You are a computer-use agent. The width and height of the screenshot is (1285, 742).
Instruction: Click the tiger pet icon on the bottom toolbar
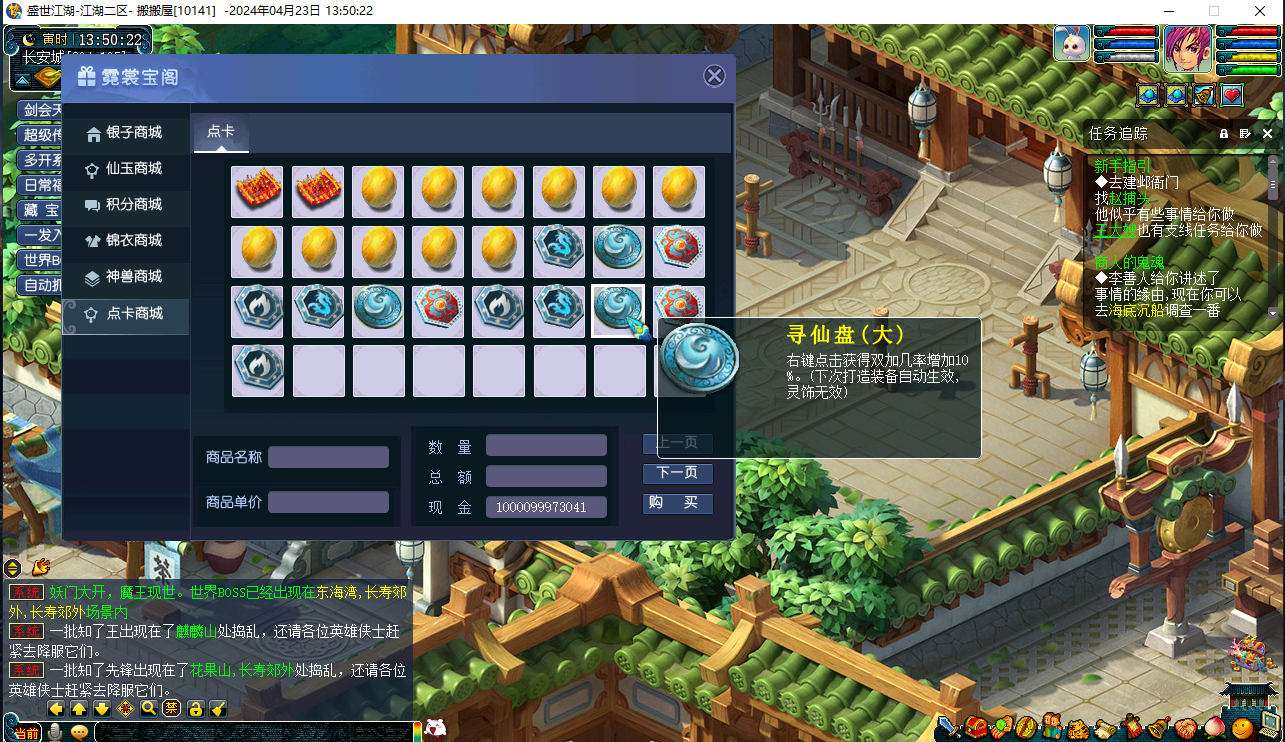(x=1078, y=727)
